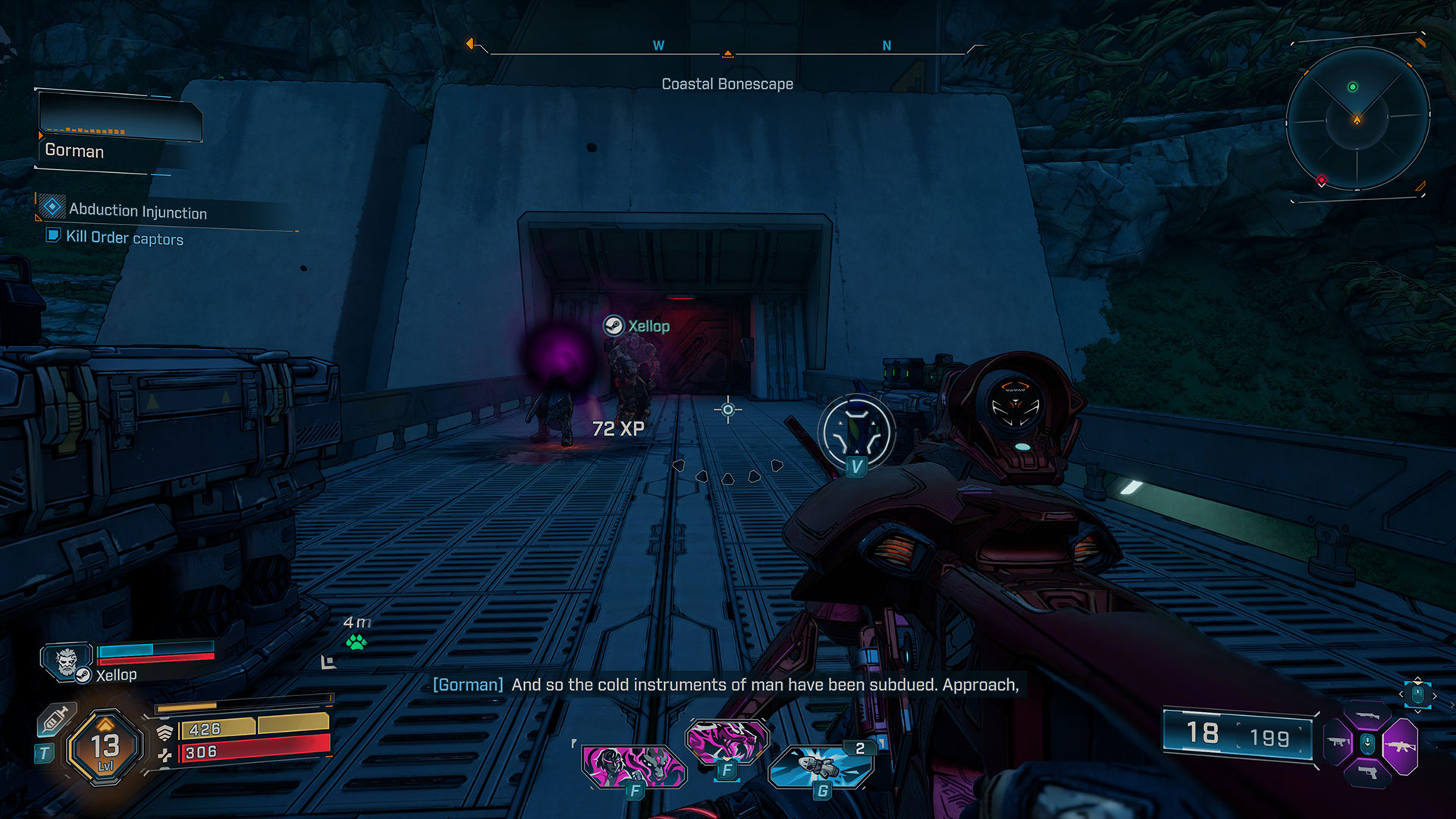Screen dimensions: 1456x819
Task: Click the circular vehicle summon icon
Action: click(x=857, y=432)
